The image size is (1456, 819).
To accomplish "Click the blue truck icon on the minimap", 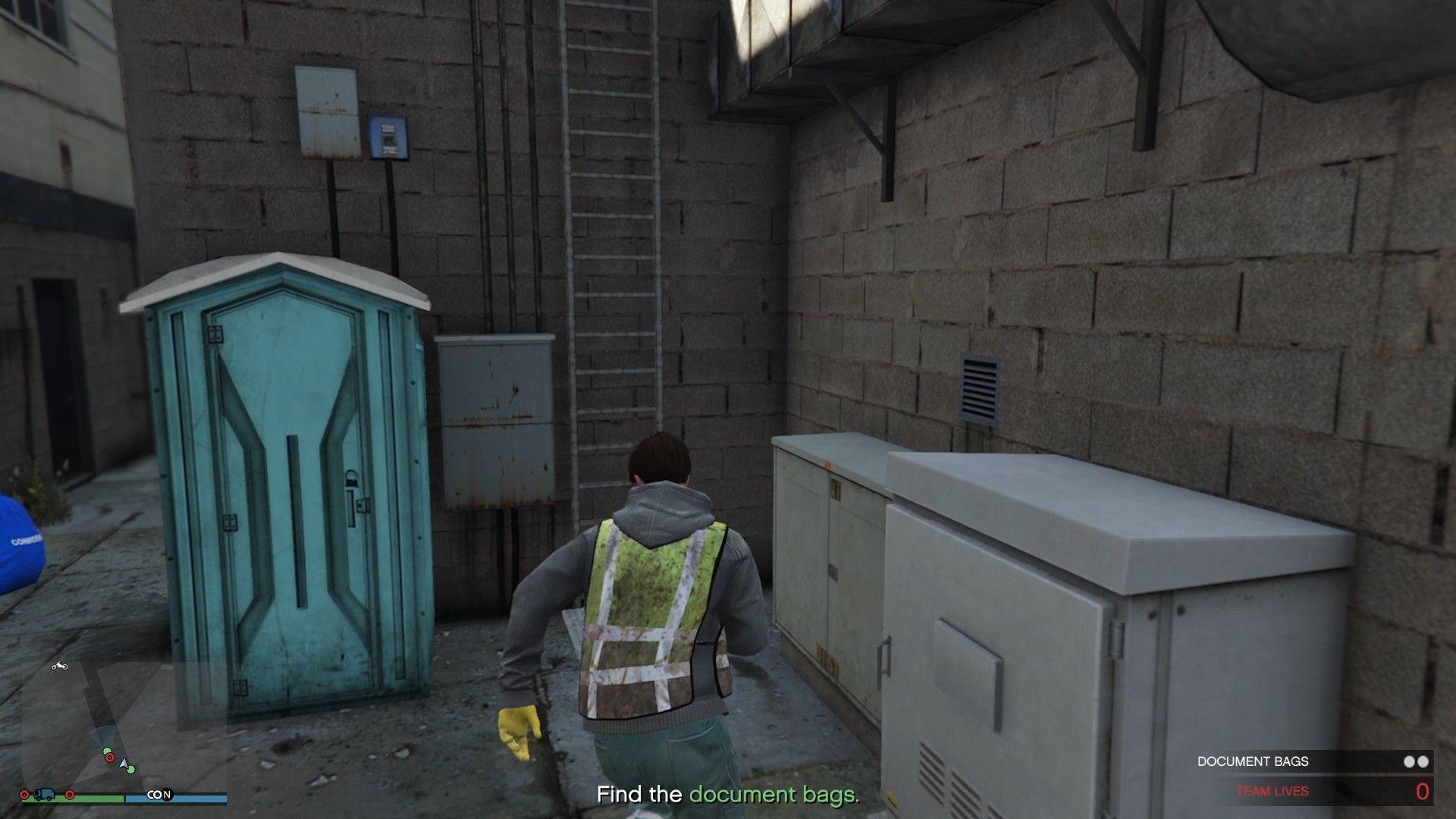I will 44,795.
